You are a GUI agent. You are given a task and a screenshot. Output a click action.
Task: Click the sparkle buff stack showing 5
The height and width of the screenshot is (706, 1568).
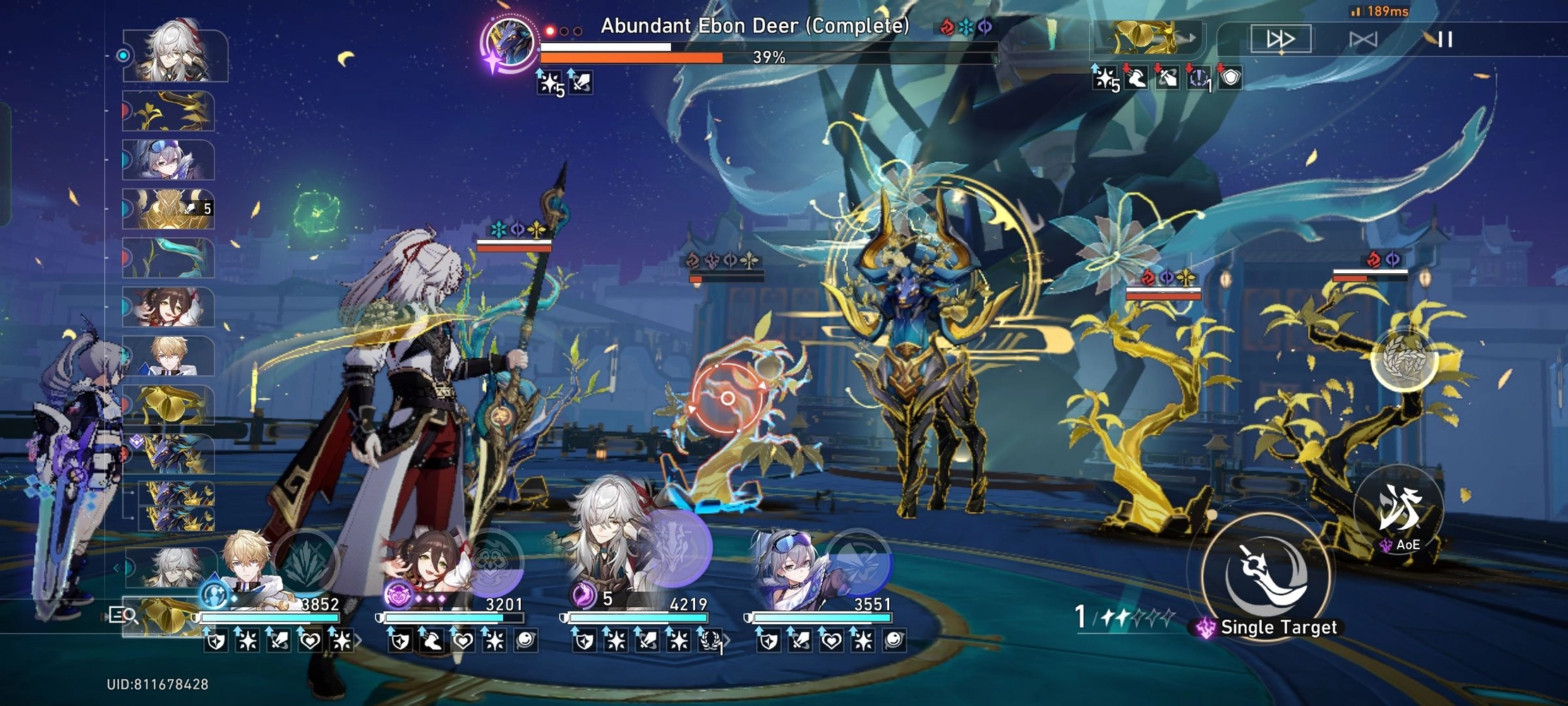tap(549, 85)
